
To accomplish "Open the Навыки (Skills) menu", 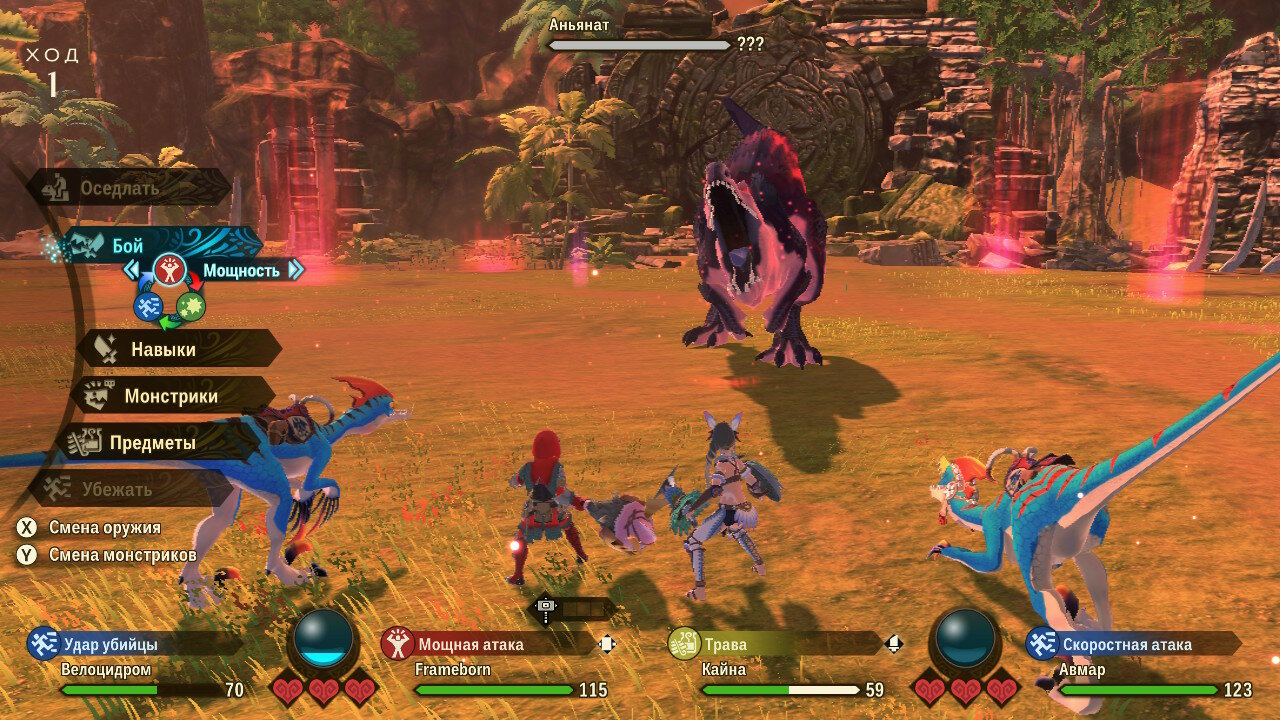I will pyautogui.click(x=165, y=350).
